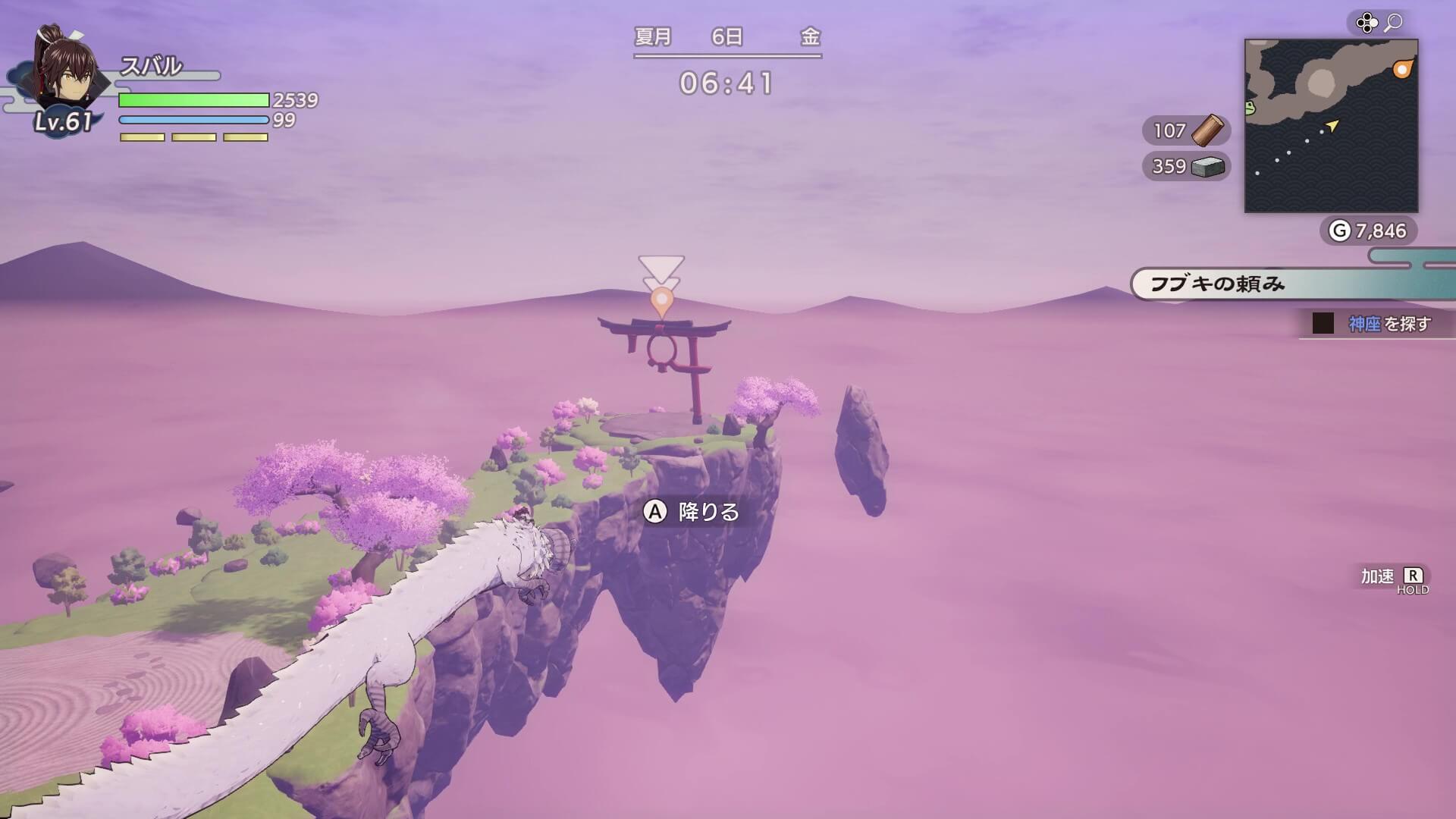Toggle the 神座を探す objective checkbox
Viewport: 1456px width, 819px height.
[x=1322, y=322]
